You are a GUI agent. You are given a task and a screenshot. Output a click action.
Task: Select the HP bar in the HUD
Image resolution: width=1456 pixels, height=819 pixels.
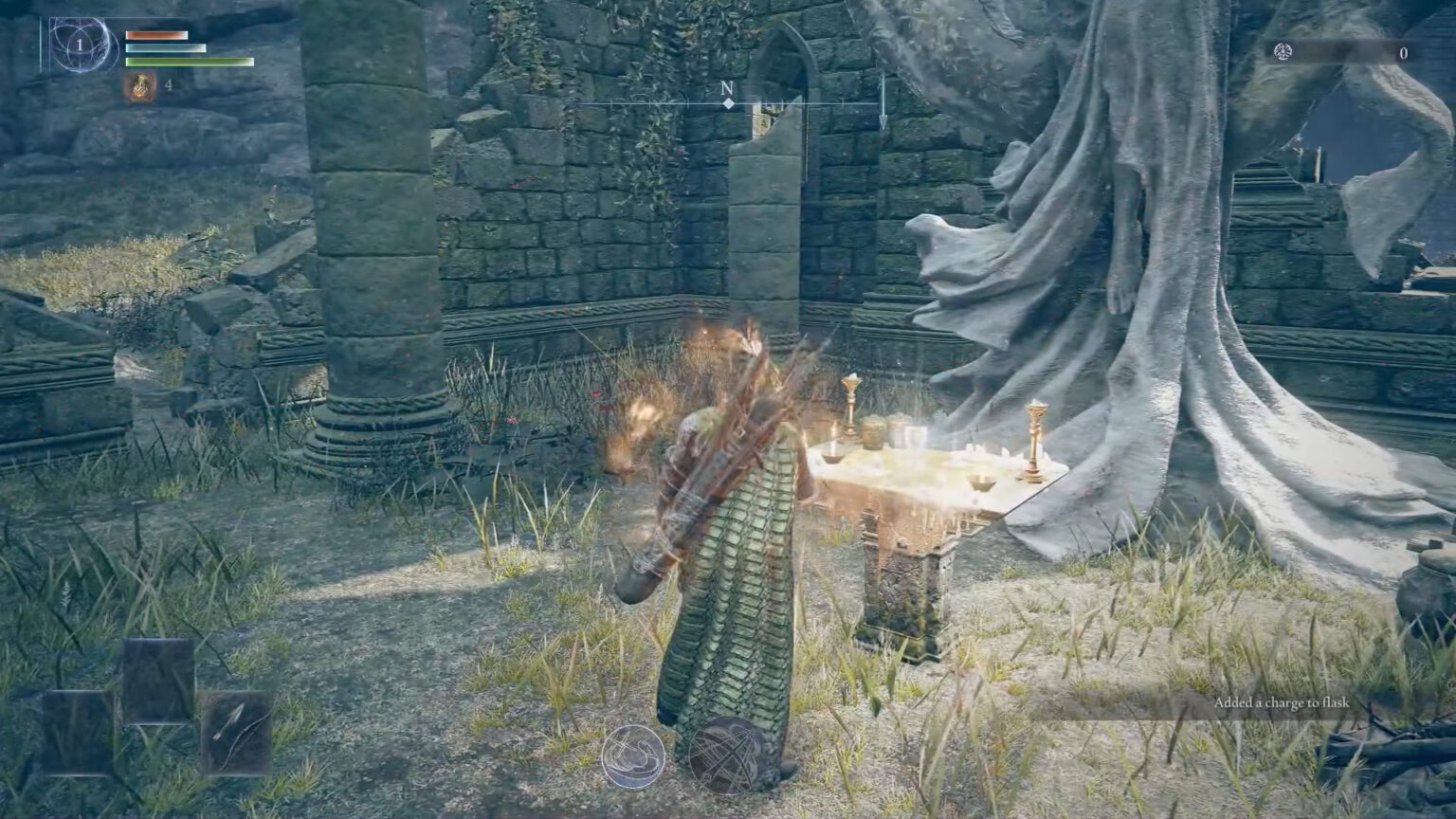156,35
